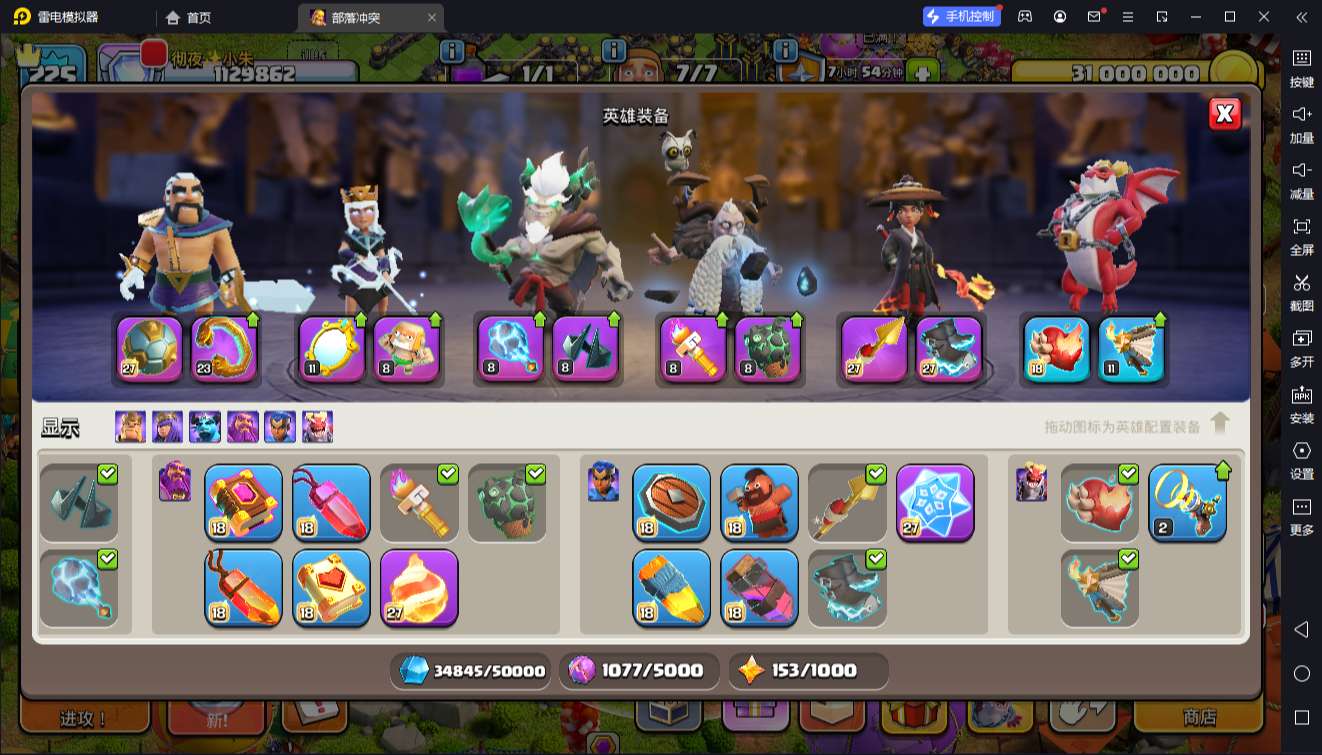The width and height of the screenshot is (1322, 755).
Task: Open the emulator screenshot tool
Action: [1301, 290]
